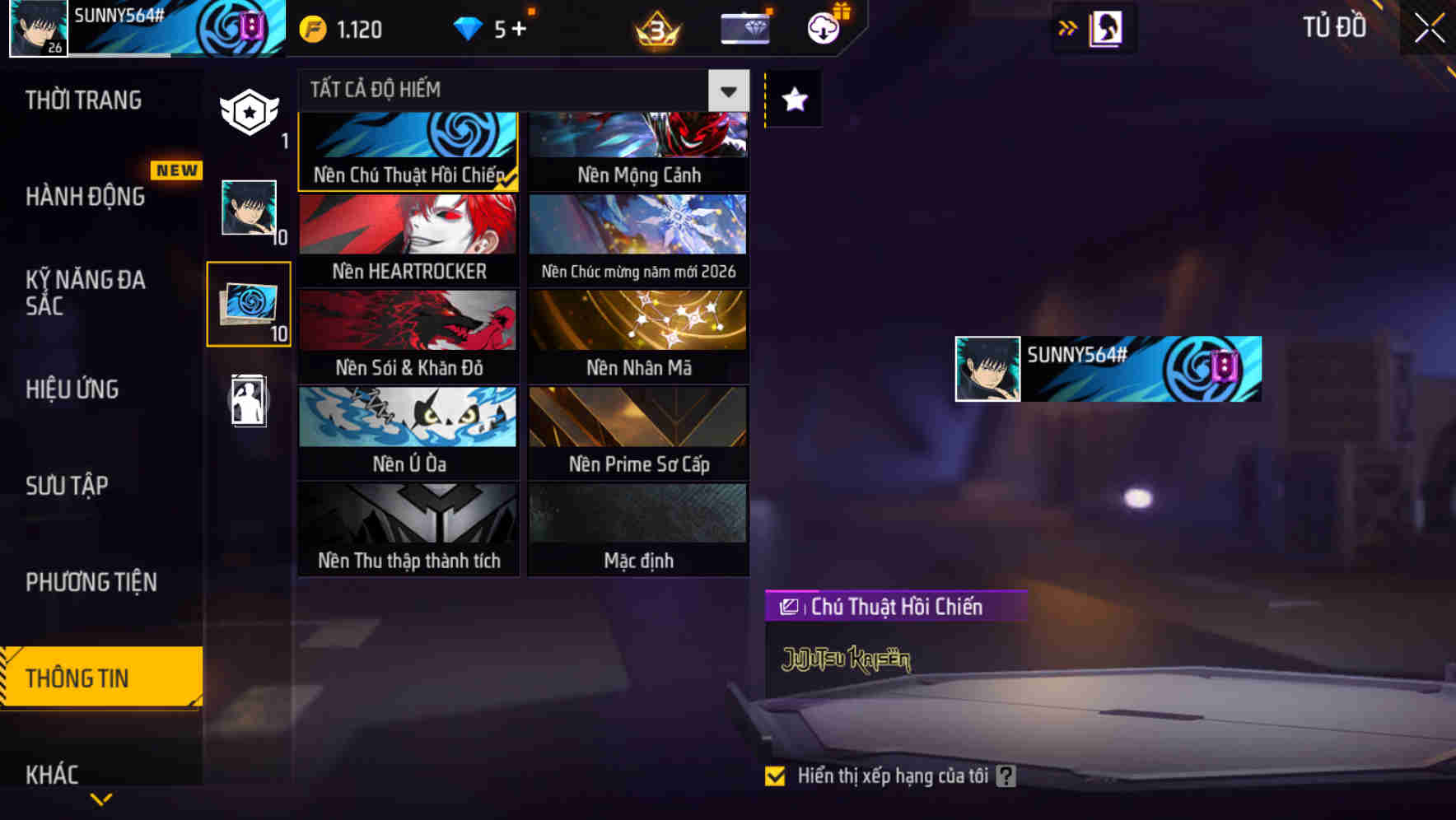Image resolution: width=1456 pixels, height=820 pixels.
Task: Switch to the THỜI TRANG tab
Action: click(82, 100)
